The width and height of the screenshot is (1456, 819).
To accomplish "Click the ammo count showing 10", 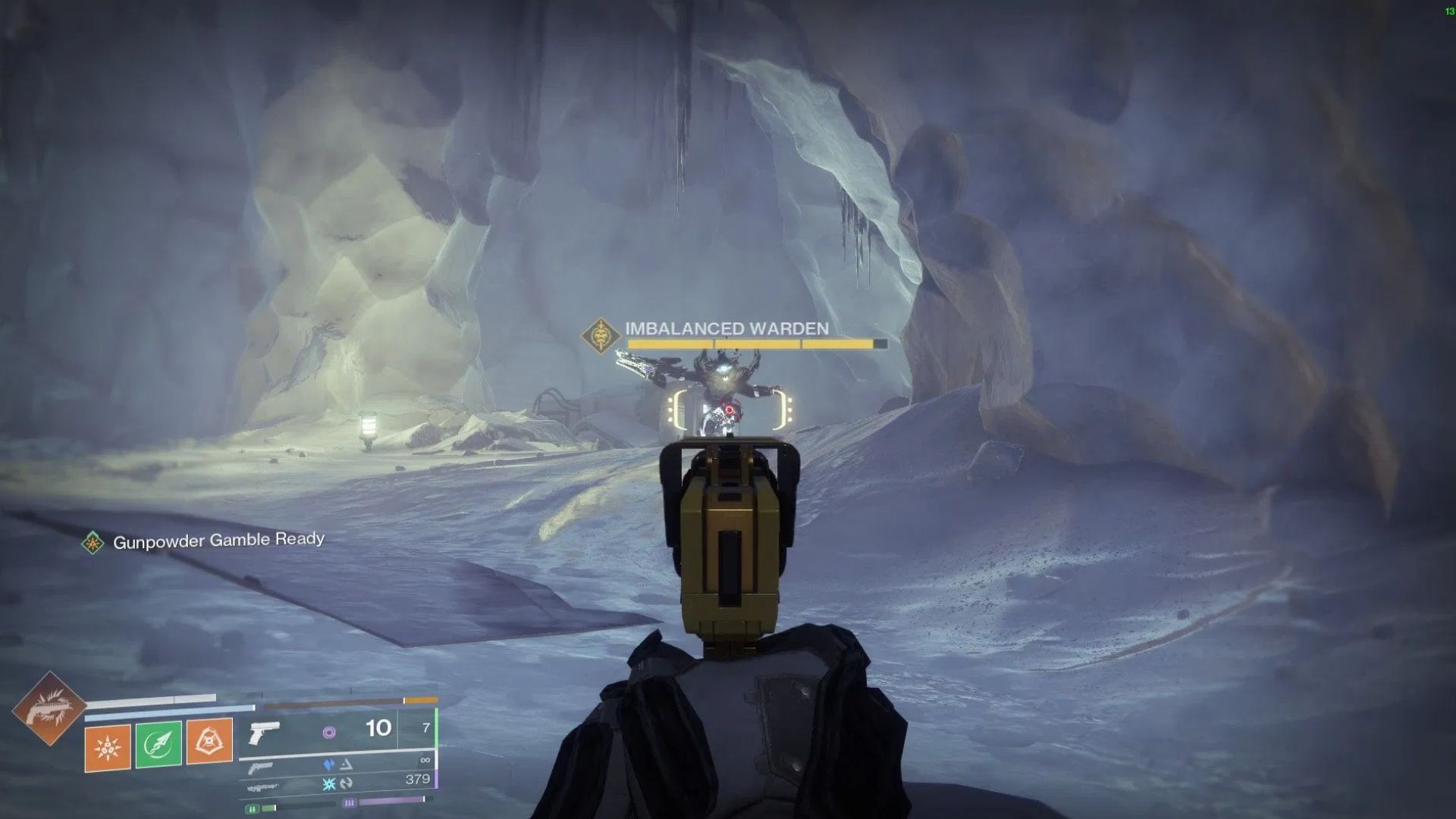I will [378, 727].
